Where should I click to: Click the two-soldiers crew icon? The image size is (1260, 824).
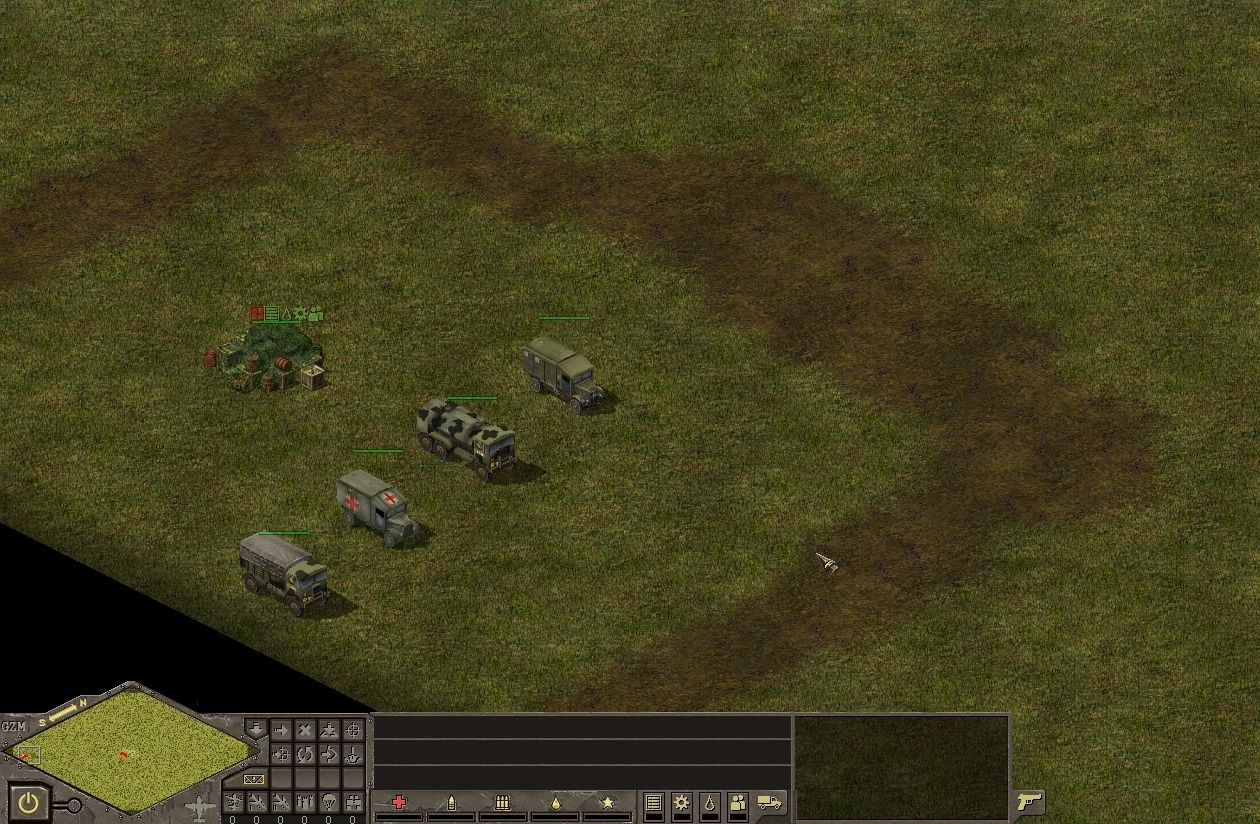[738, 802]
